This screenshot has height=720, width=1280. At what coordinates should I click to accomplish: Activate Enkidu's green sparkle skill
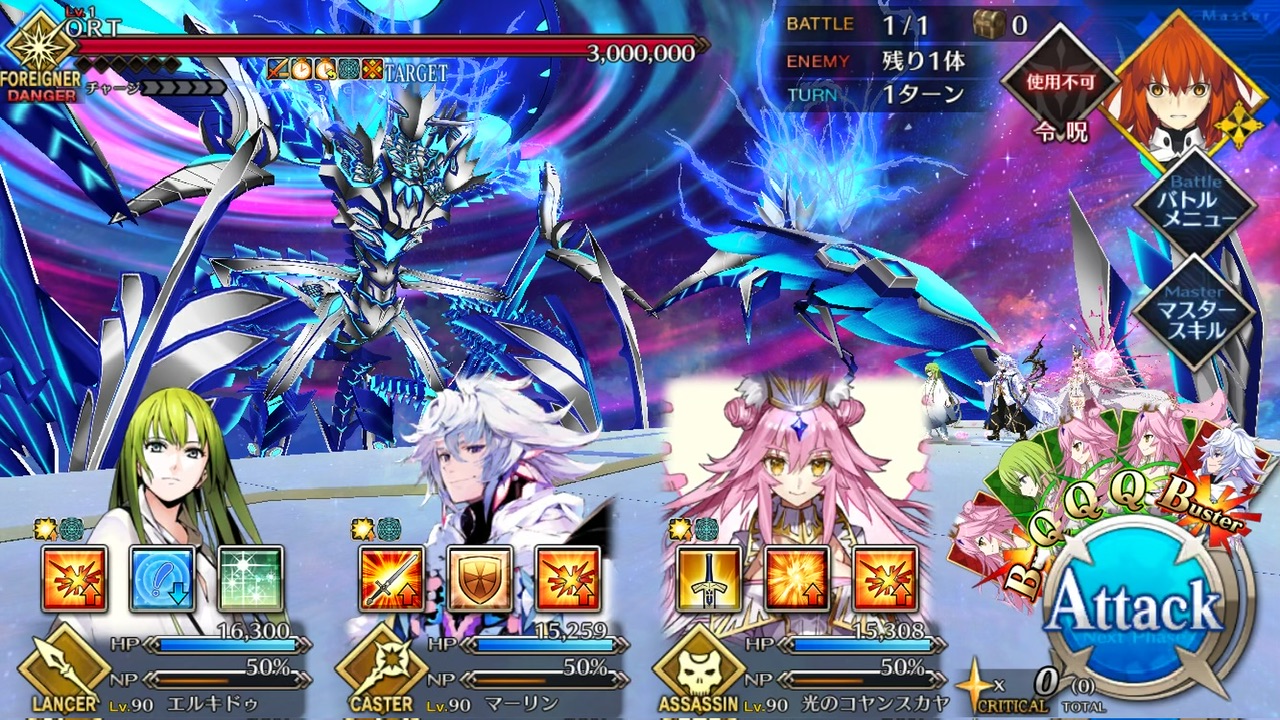tap(250, 579)
